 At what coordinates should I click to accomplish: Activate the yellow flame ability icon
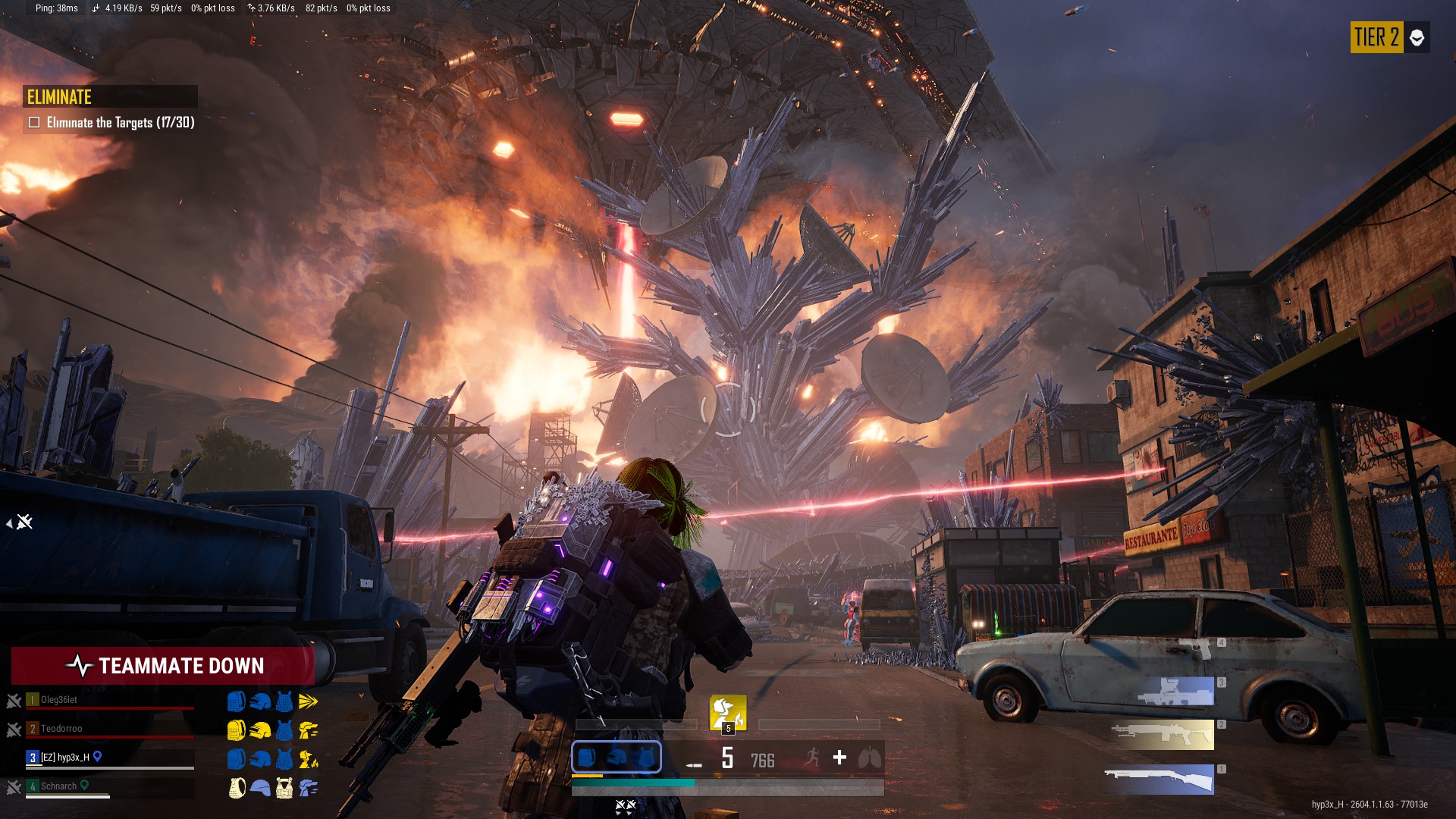click(727, 712)
